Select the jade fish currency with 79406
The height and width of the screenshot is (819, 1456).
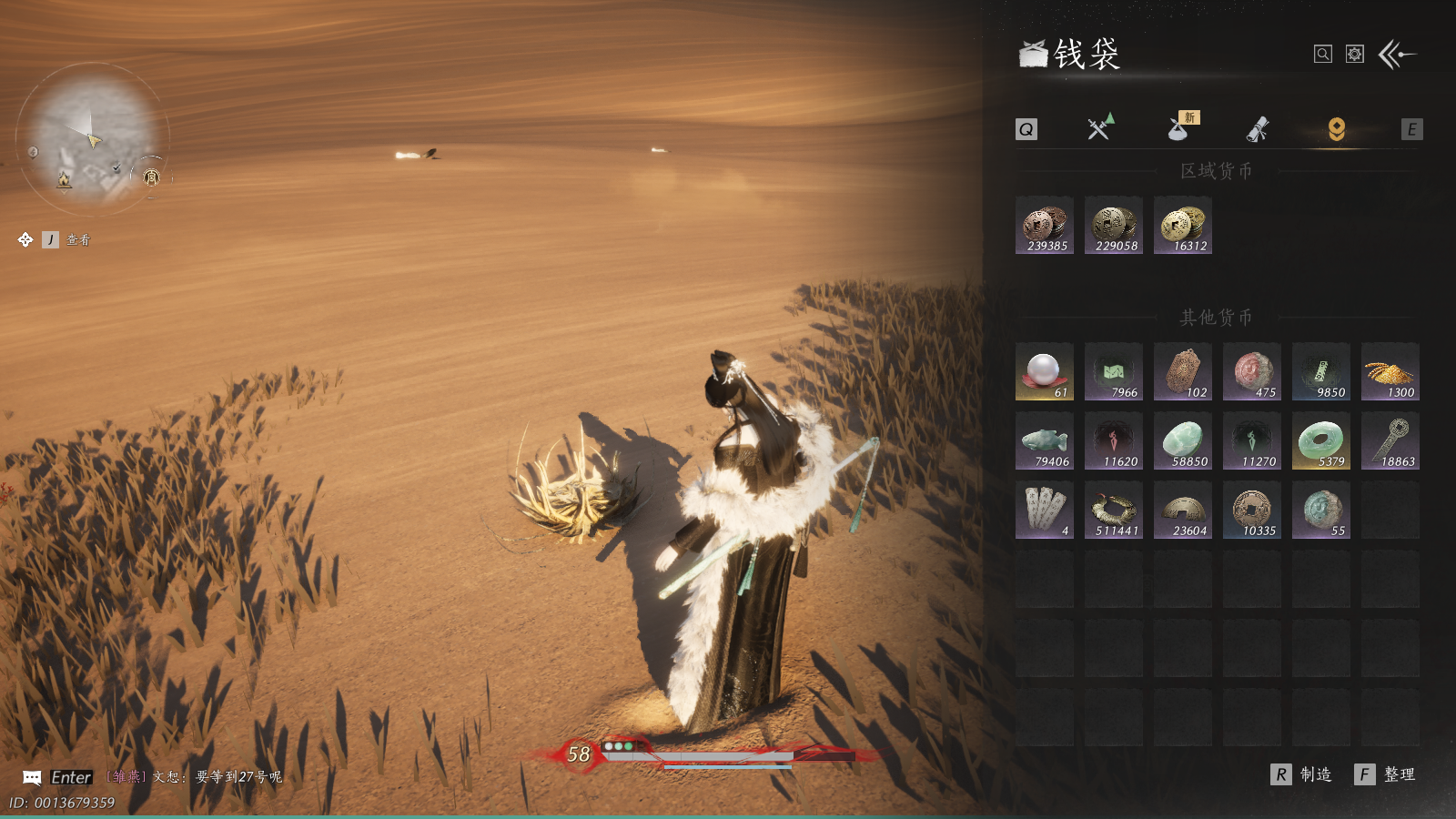pos(1045,440)
